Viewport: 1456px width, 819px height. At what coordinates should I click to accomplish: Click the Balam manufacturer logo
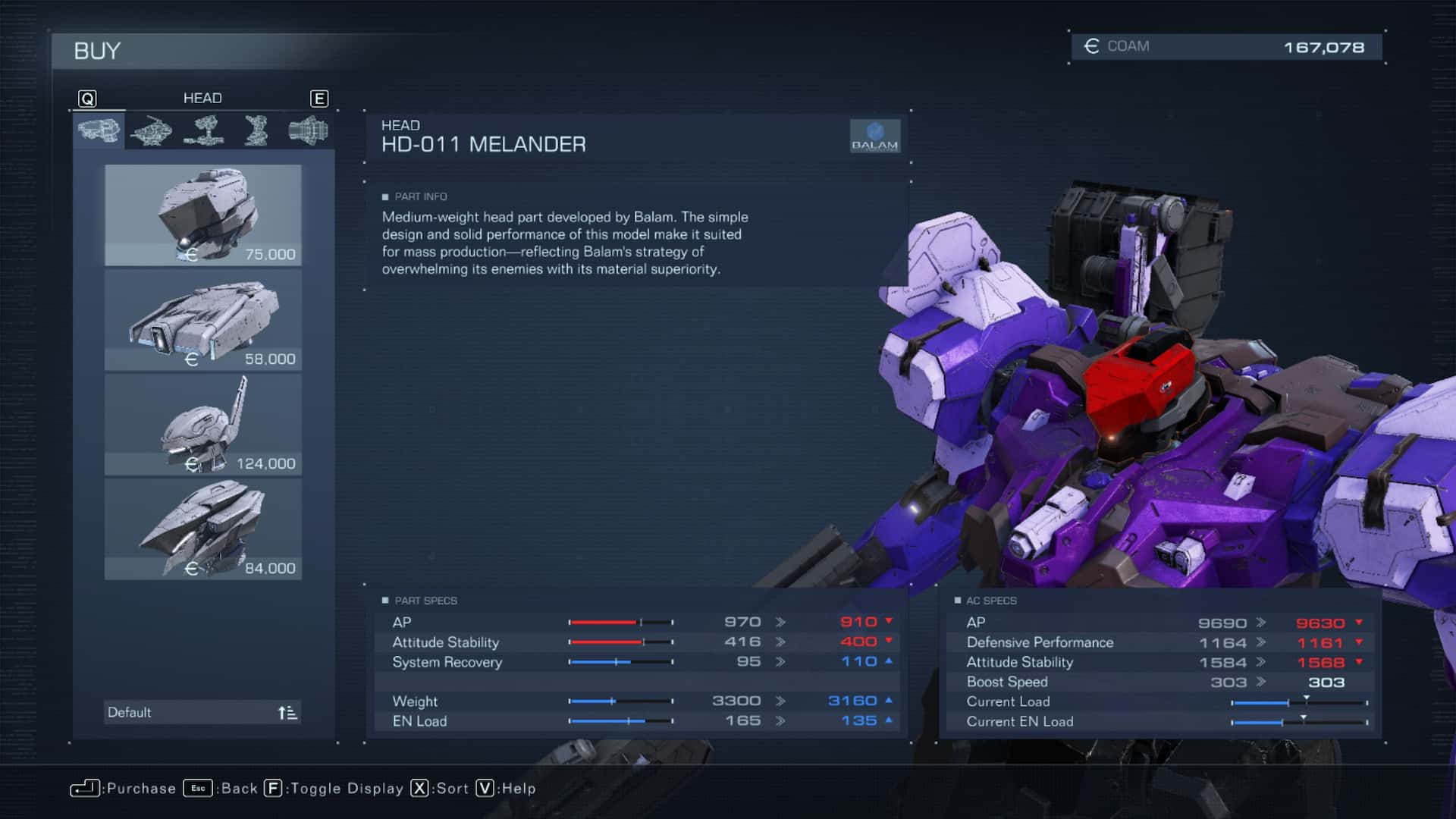[876, 136]
